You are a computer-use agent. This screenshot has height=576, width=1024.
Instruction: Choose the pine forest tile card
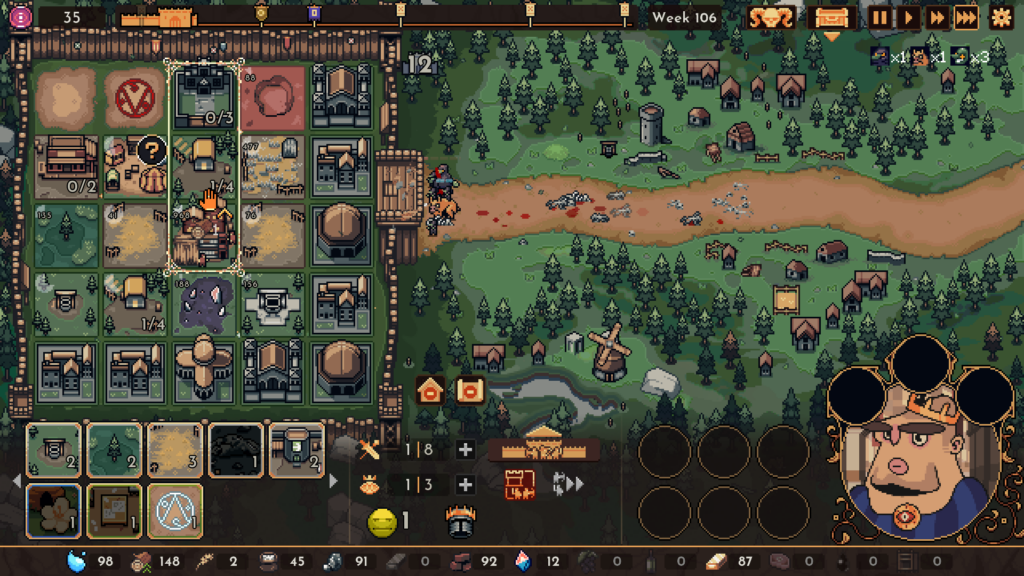(114, 449)
